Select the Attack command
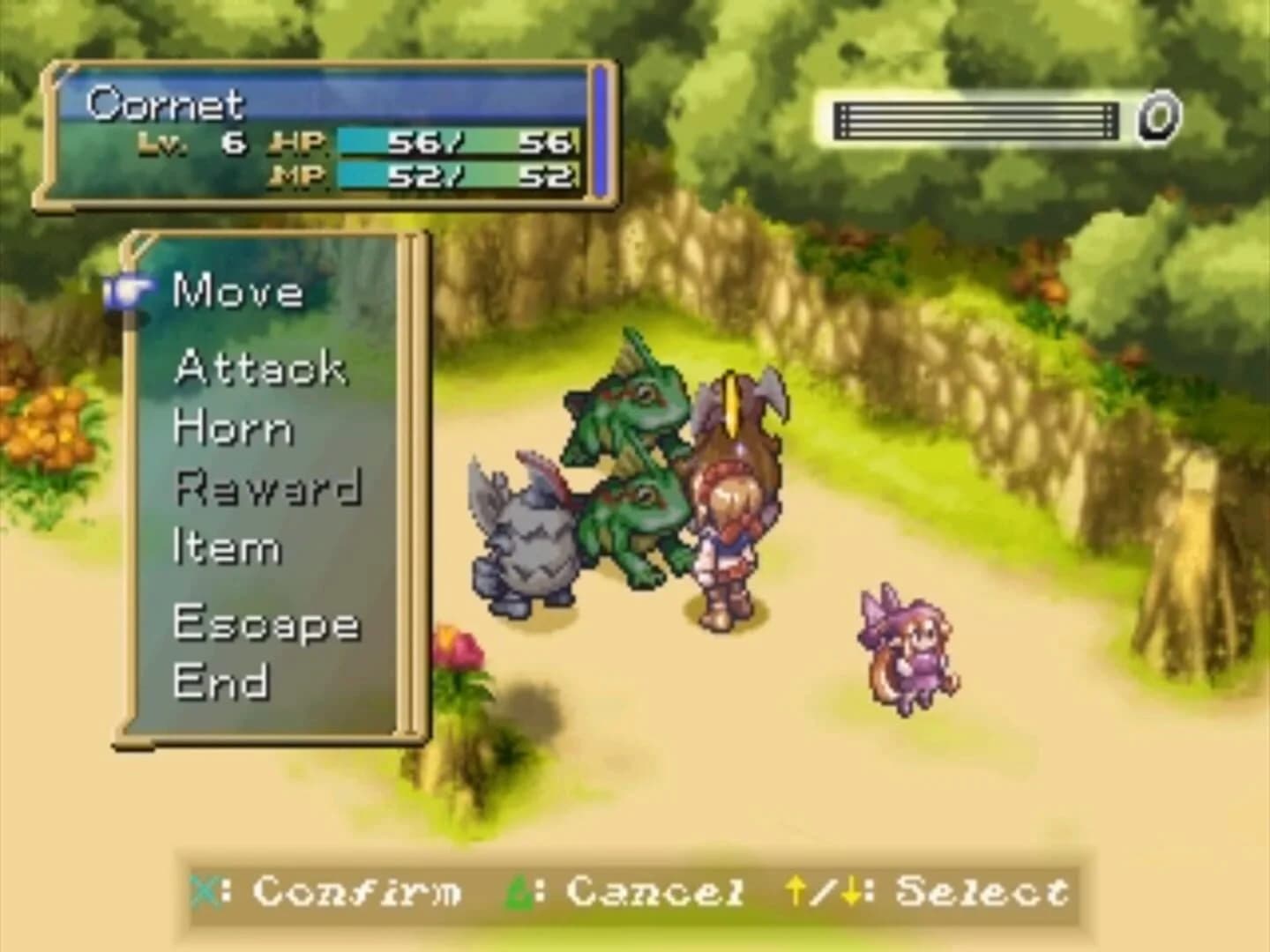 coord(260,368)
